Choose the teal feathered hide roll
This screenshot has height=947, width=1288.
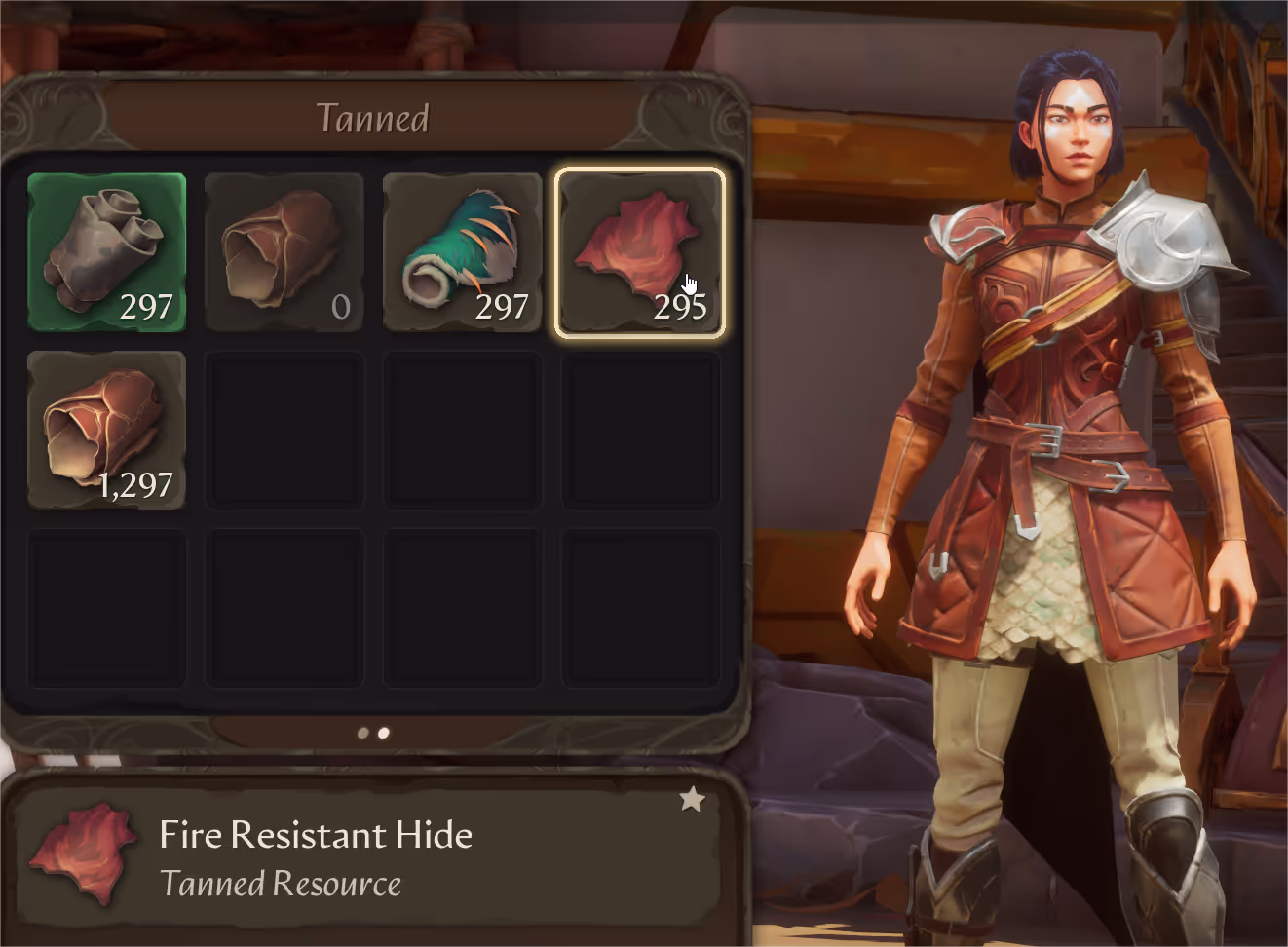[x=462, y=252]
